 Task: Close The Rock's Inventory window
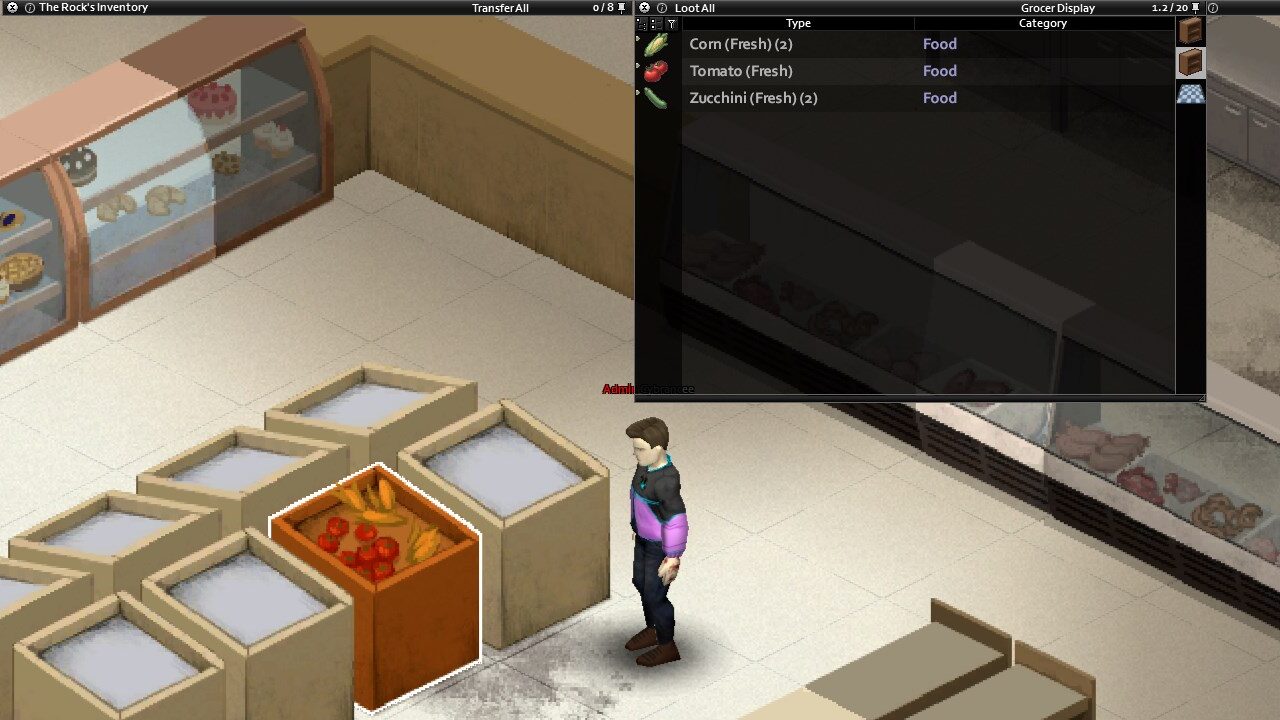(x=12, y=8)
